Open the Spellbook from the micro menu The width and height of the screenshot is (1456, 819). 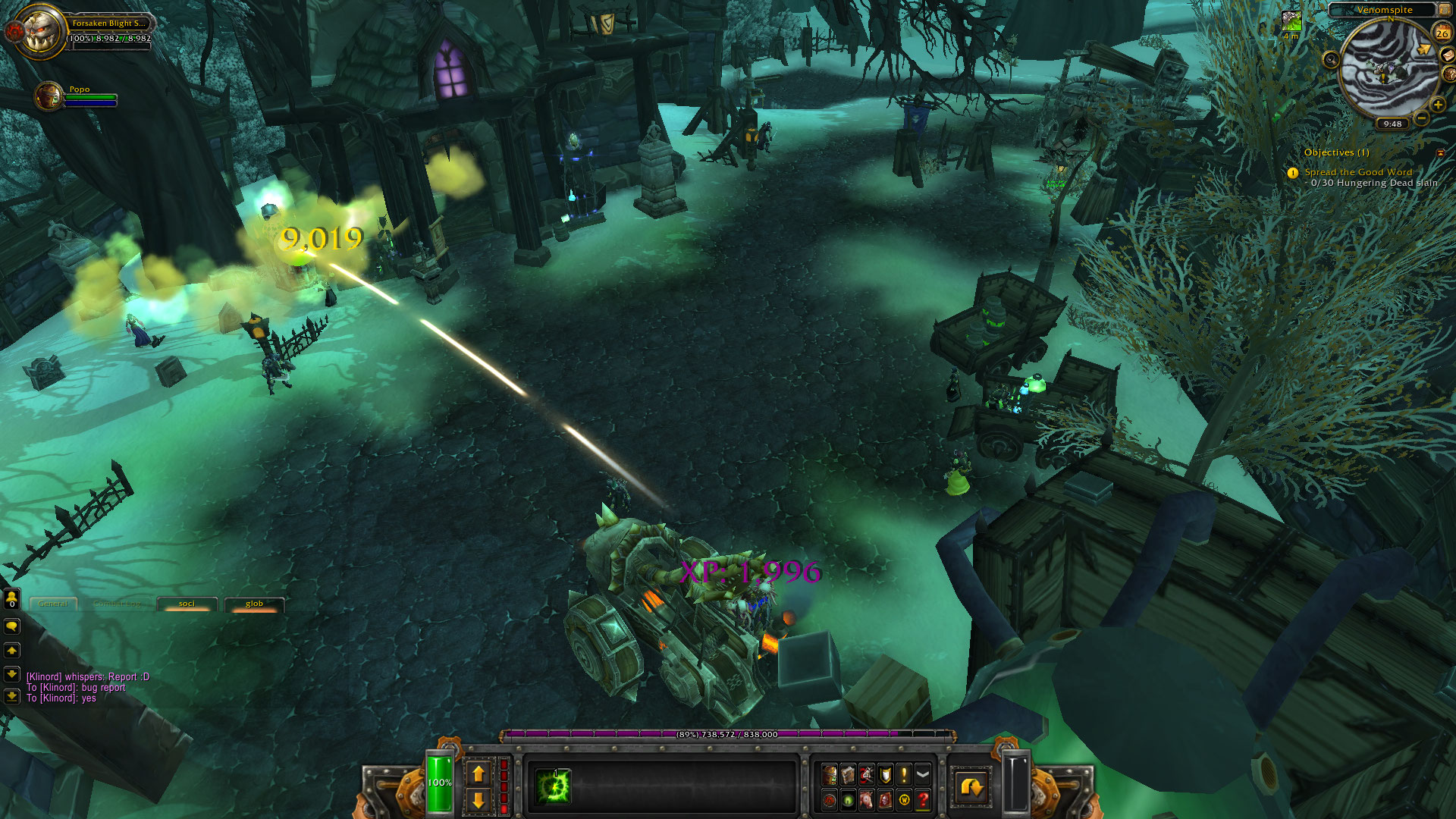point(849,774)
